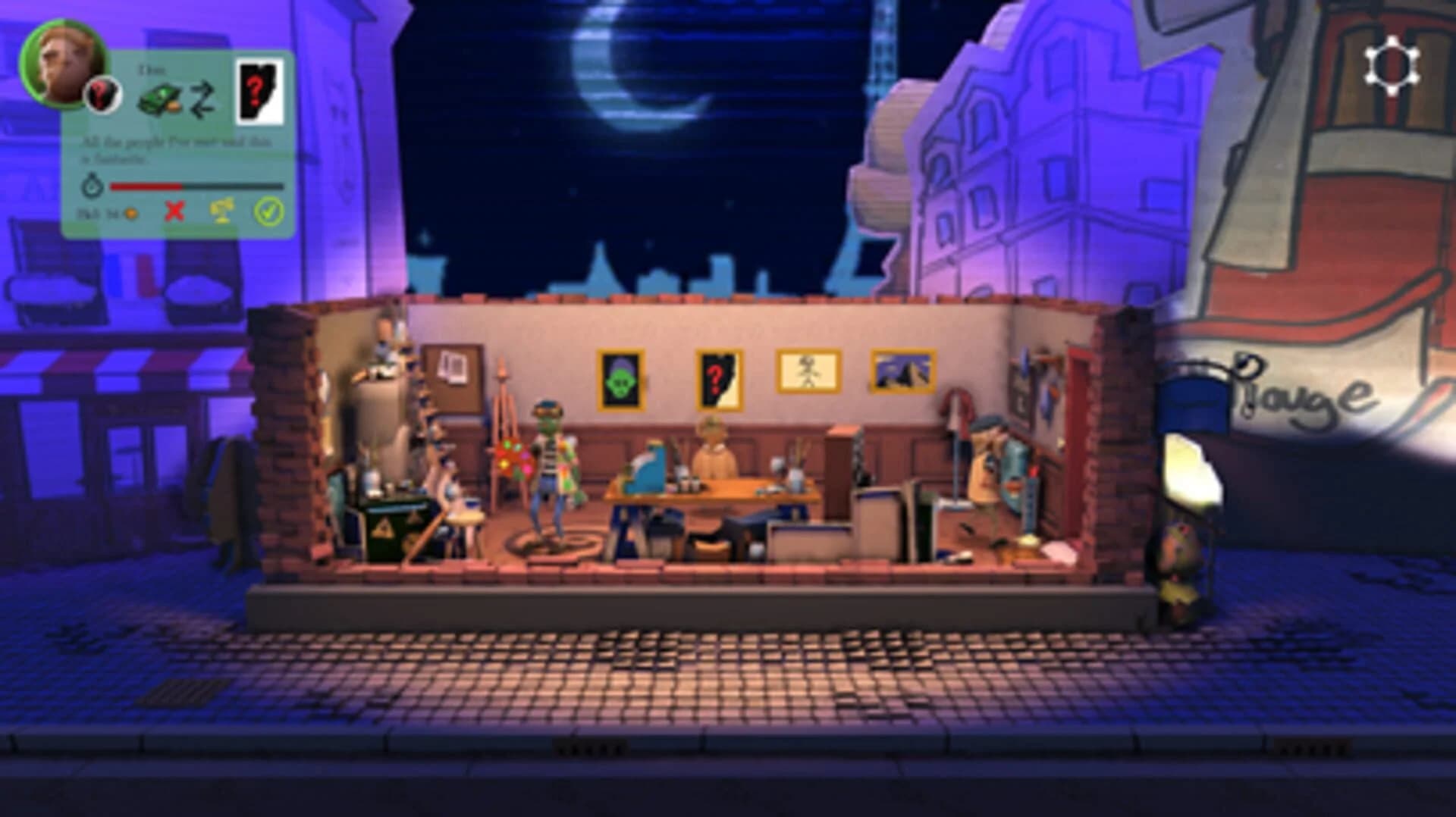Haggle using the yellow trumpet icon
This screenshot has width=1456, height=817.
point(221,211)
